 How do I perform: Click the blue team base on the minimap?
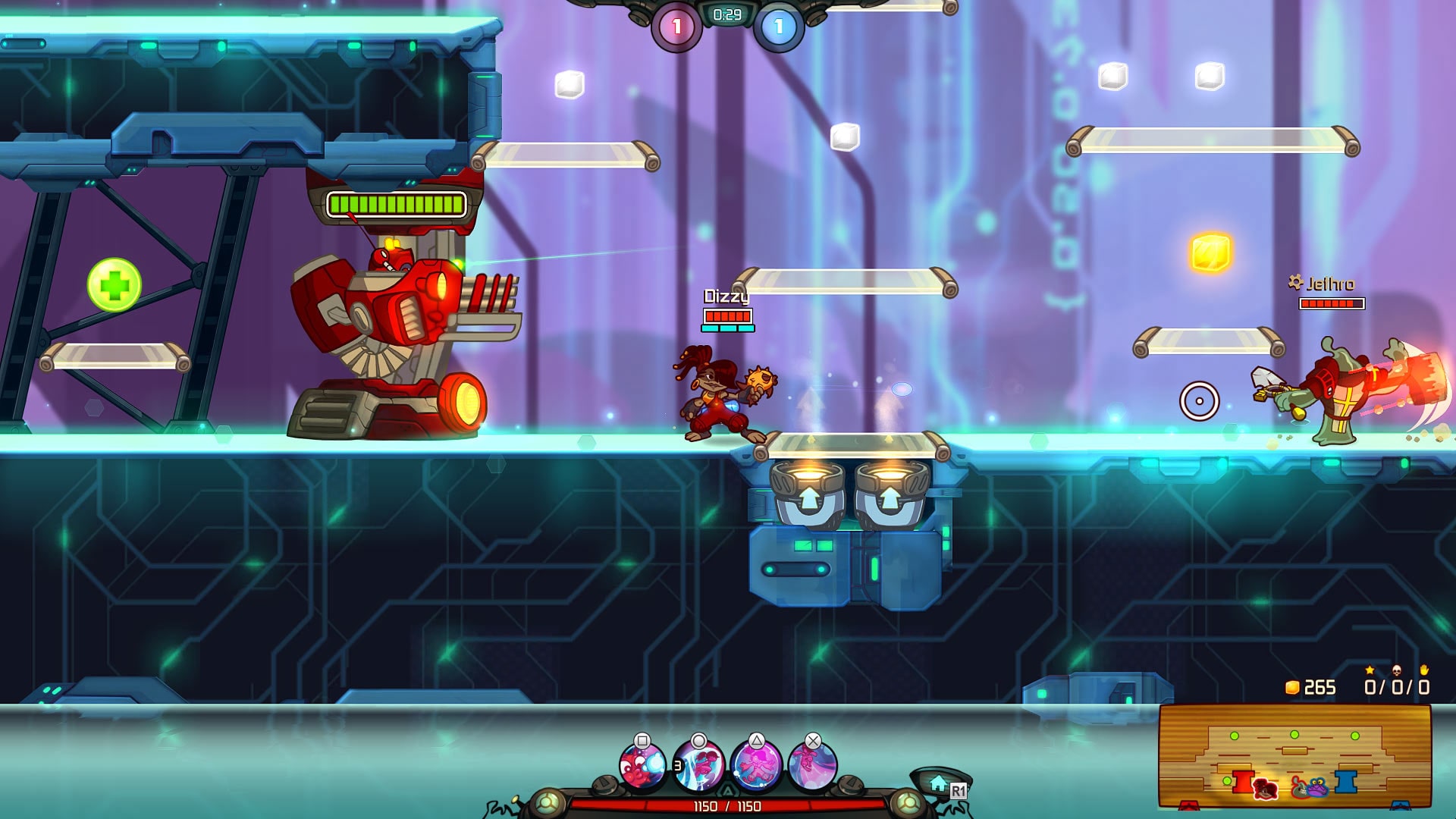pos(1345,780)
